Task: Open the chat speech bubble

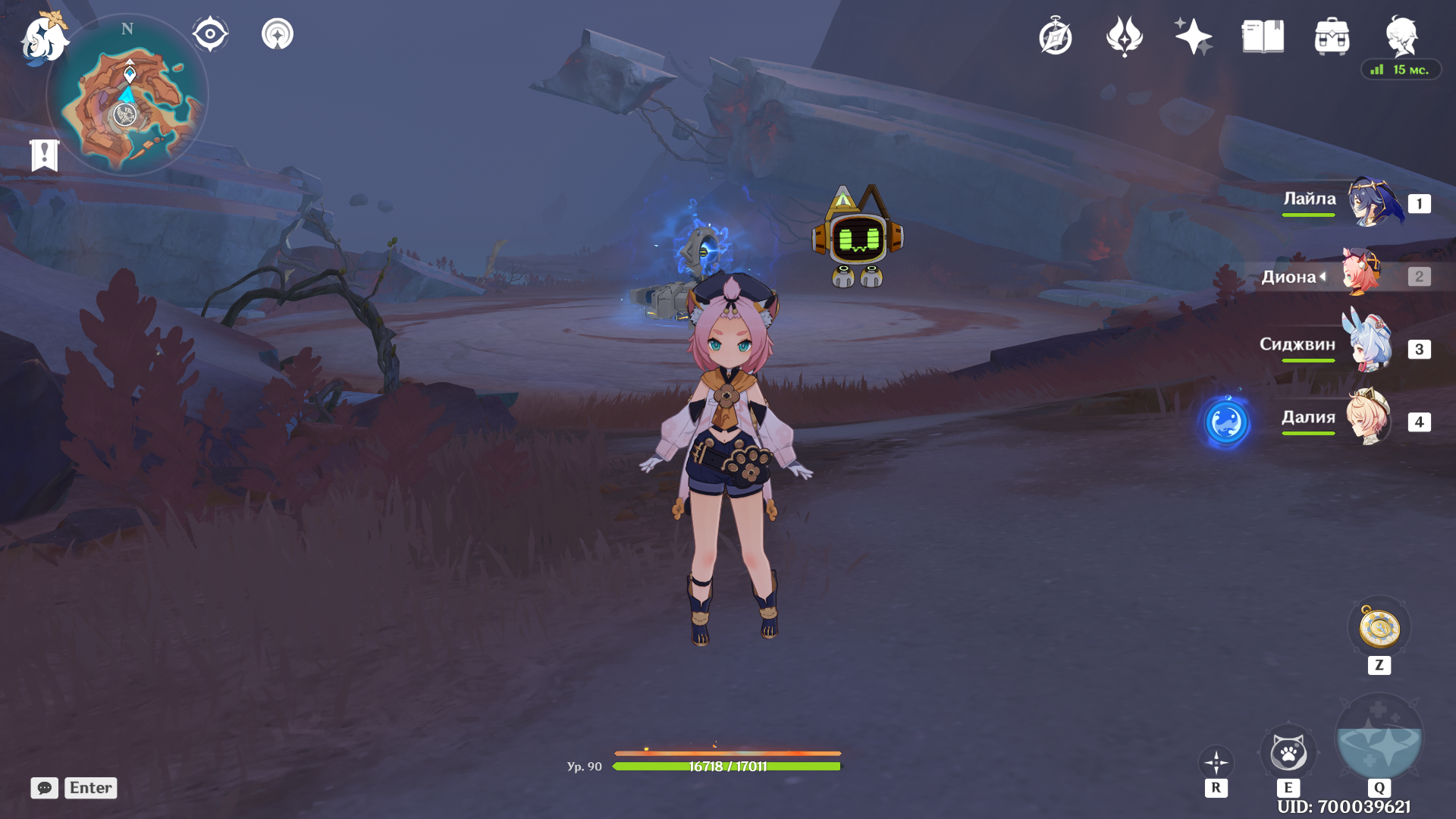Action: coord(45,788)
